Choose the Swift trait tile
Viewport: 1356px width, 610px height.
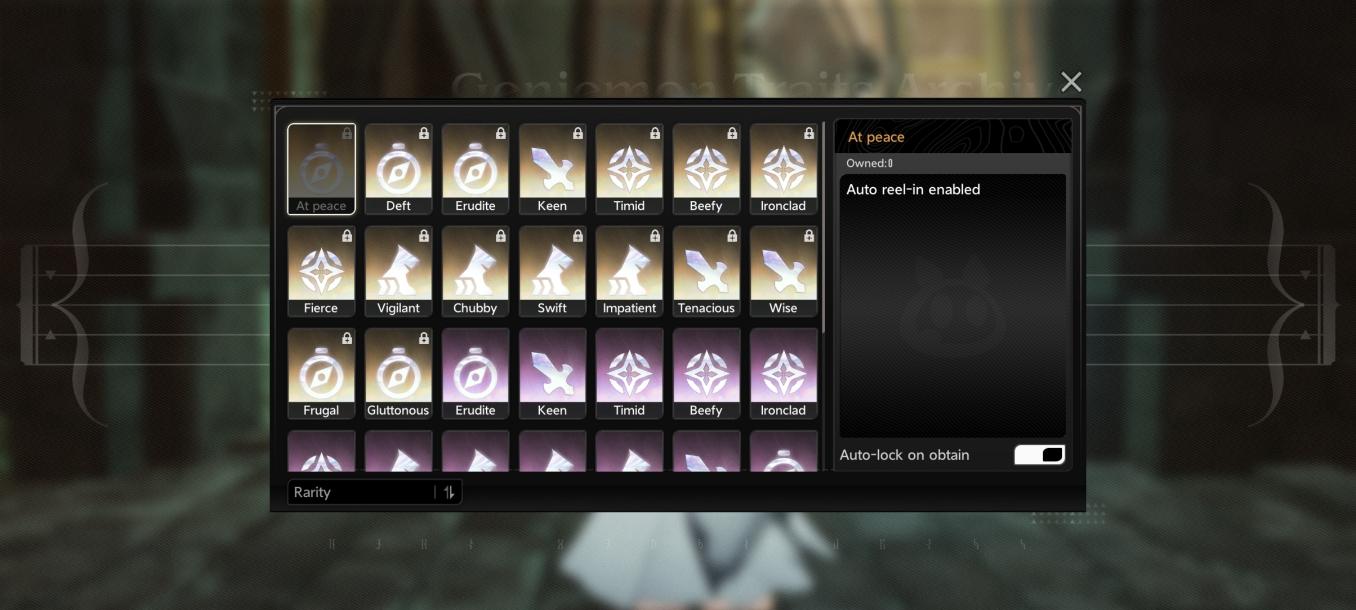(552, 270)
